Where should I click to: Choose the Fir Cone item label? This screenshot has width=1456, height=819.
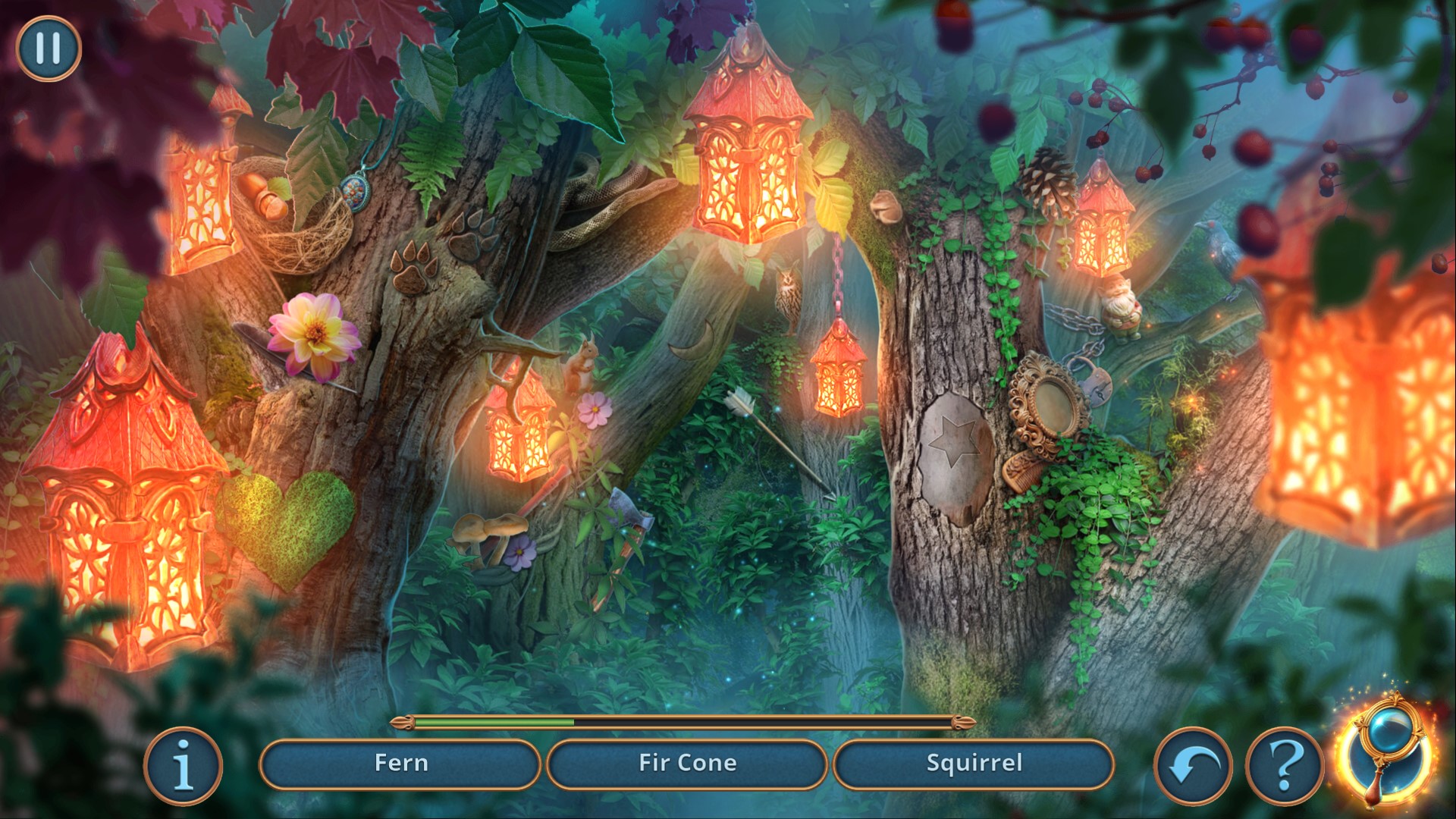(x=687, y=763)
